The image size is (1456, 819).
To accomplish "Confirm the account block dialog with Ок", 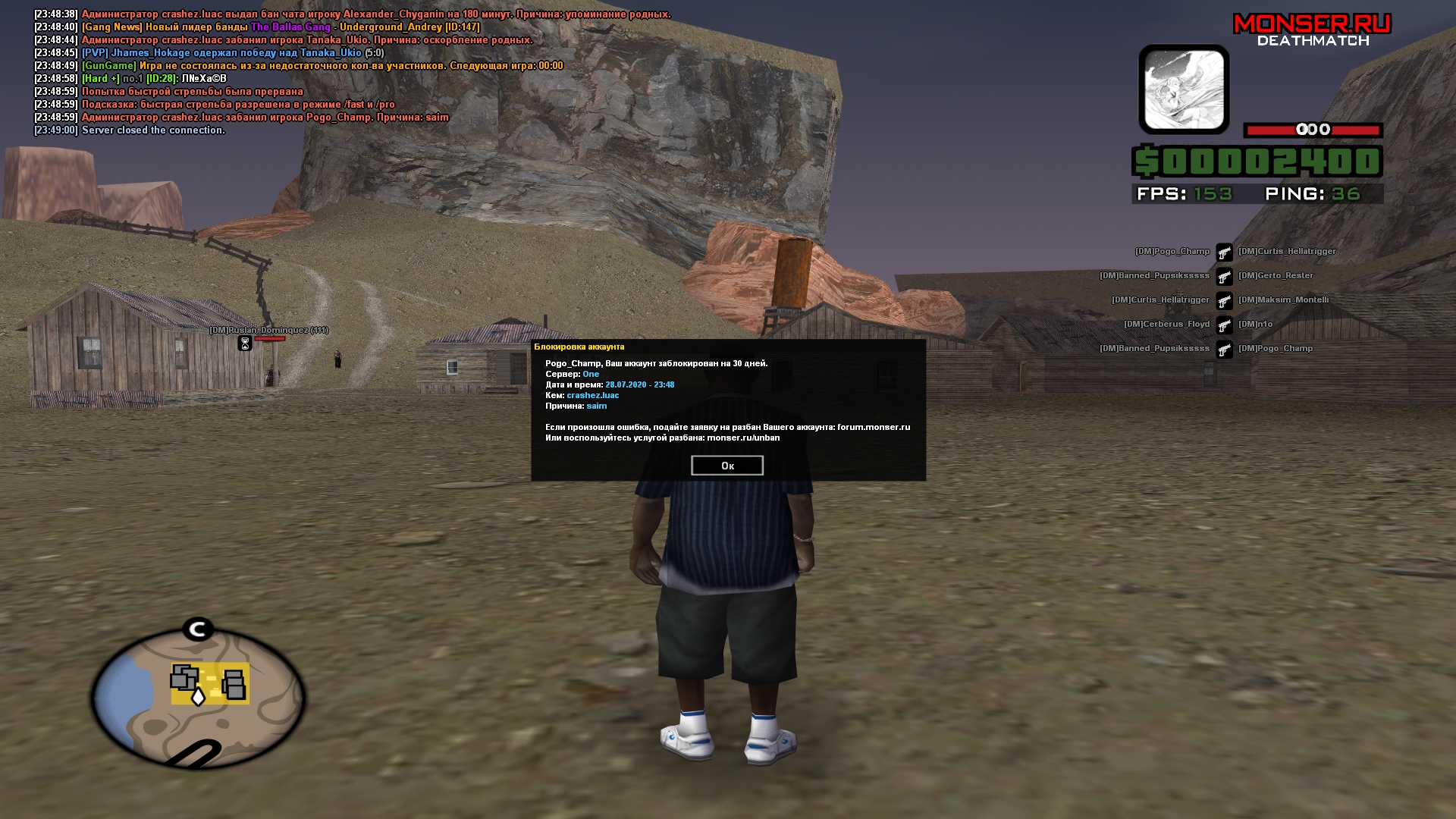I will [x=726, y=466].
